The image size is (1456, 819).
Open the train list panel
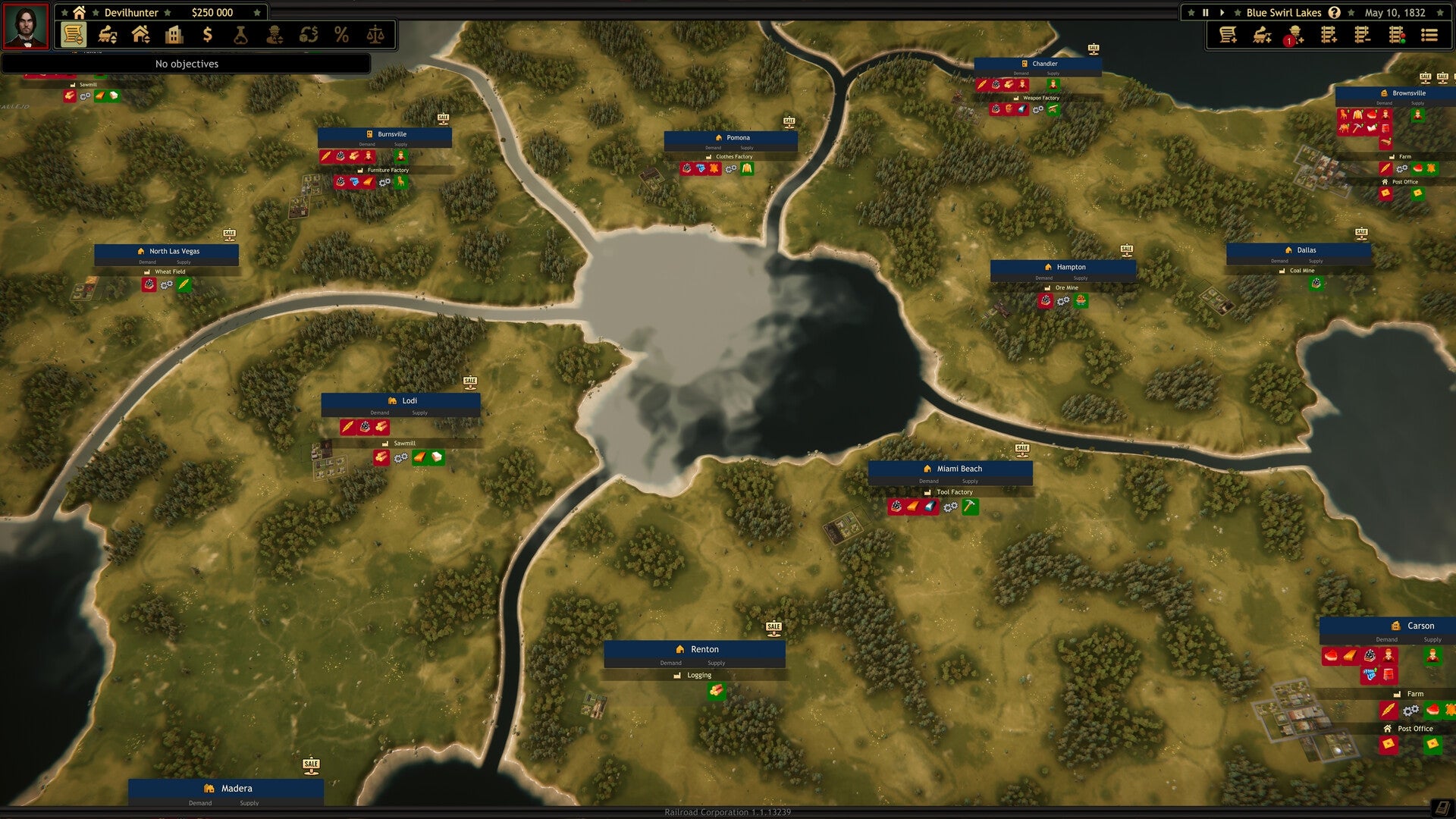(106, 34)
